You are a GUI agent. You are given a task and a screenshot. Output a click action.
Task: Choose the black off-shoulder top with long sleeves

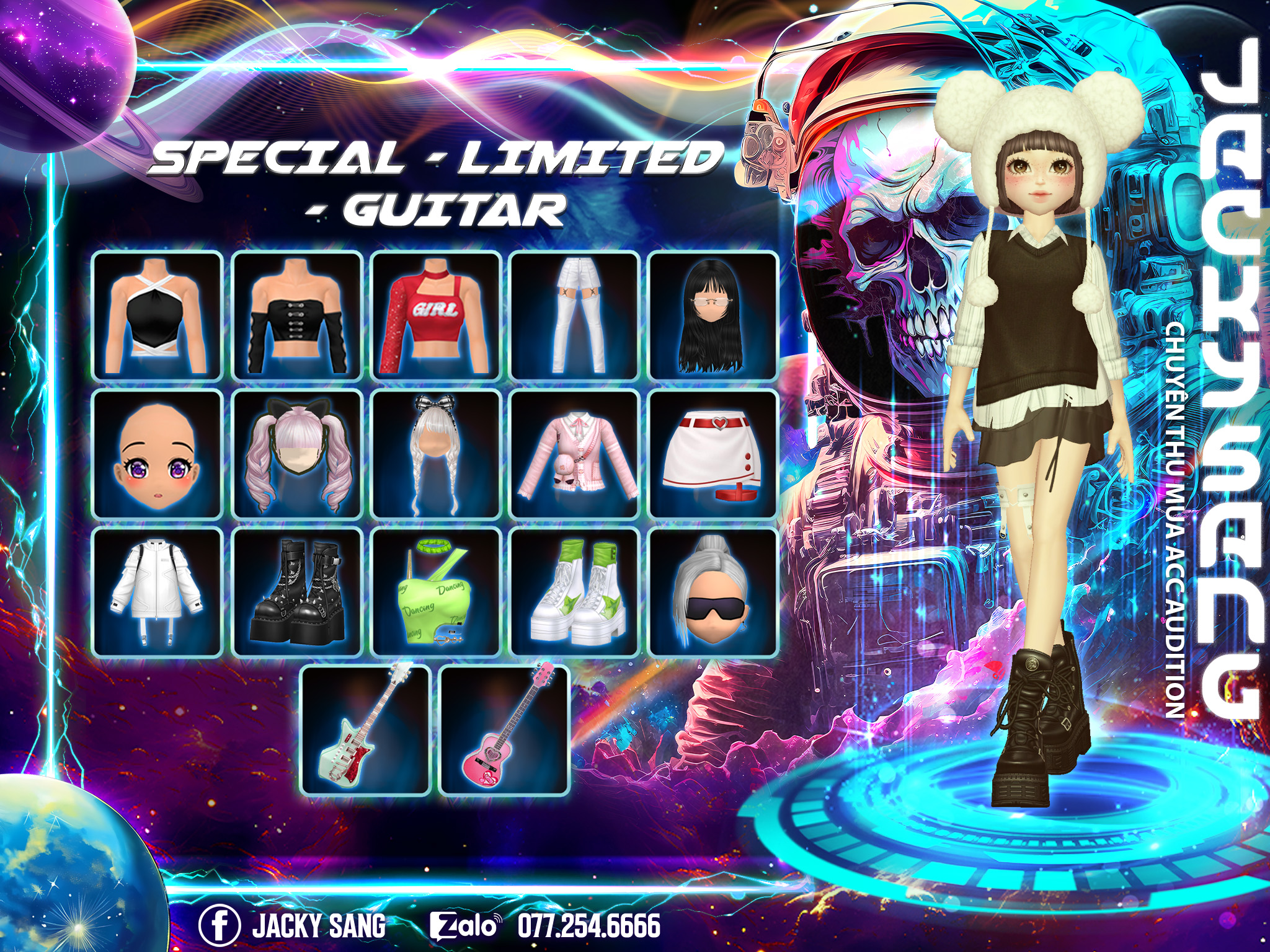297,316
